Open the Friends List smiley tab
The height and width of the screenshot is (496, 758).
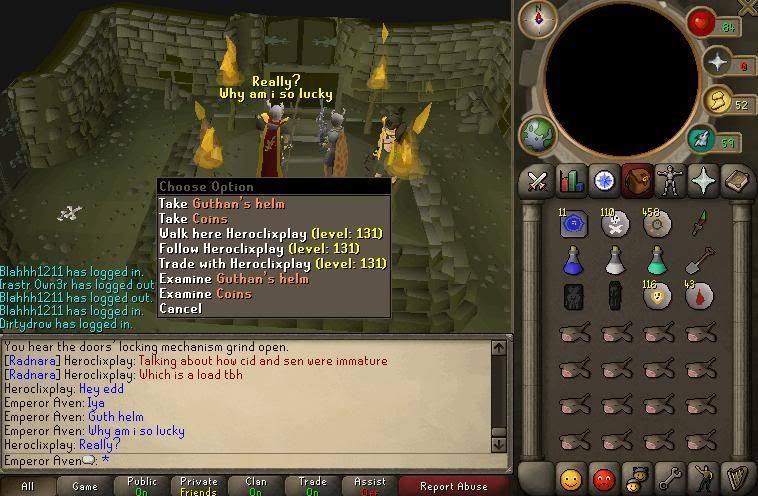click(571, 477)
